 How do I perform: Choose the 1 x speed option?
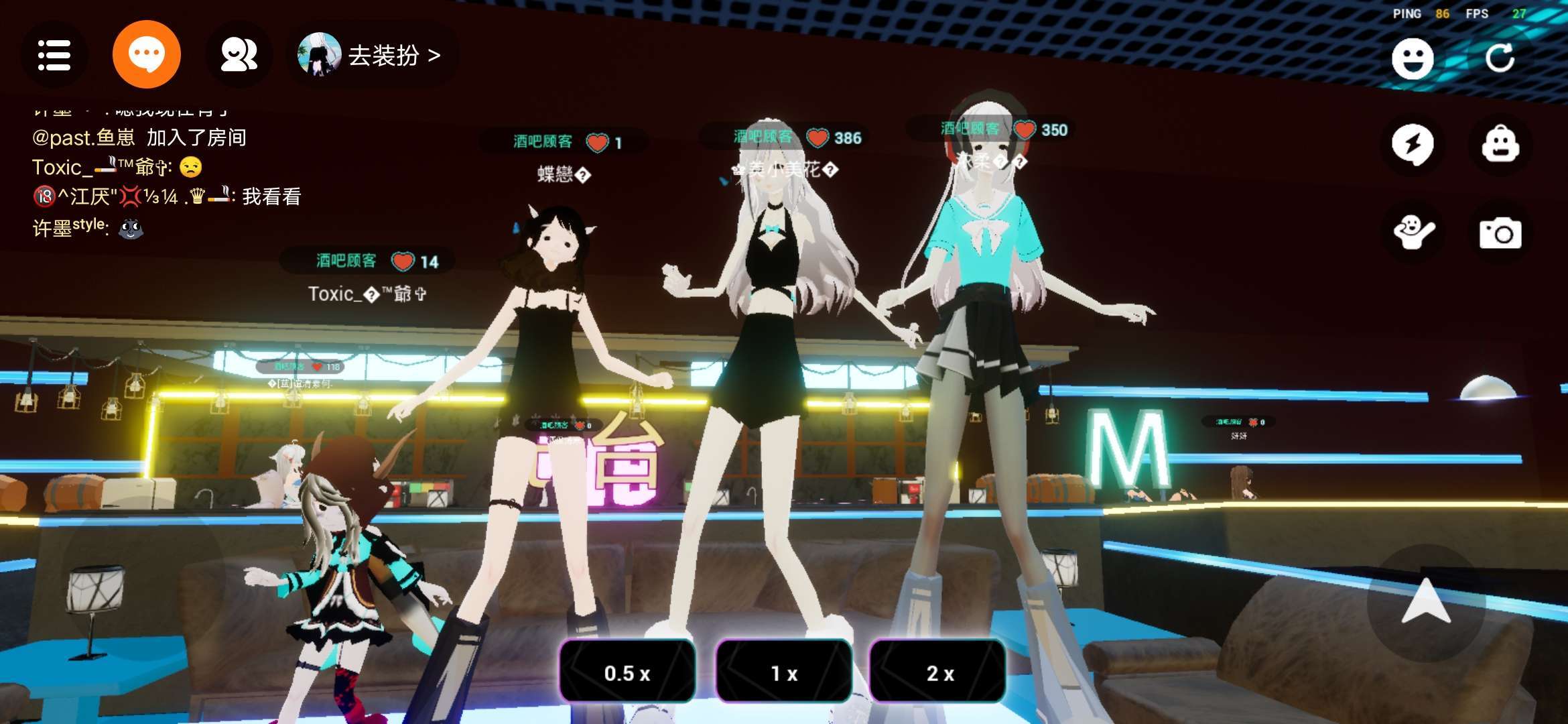[x=783, y=673]
